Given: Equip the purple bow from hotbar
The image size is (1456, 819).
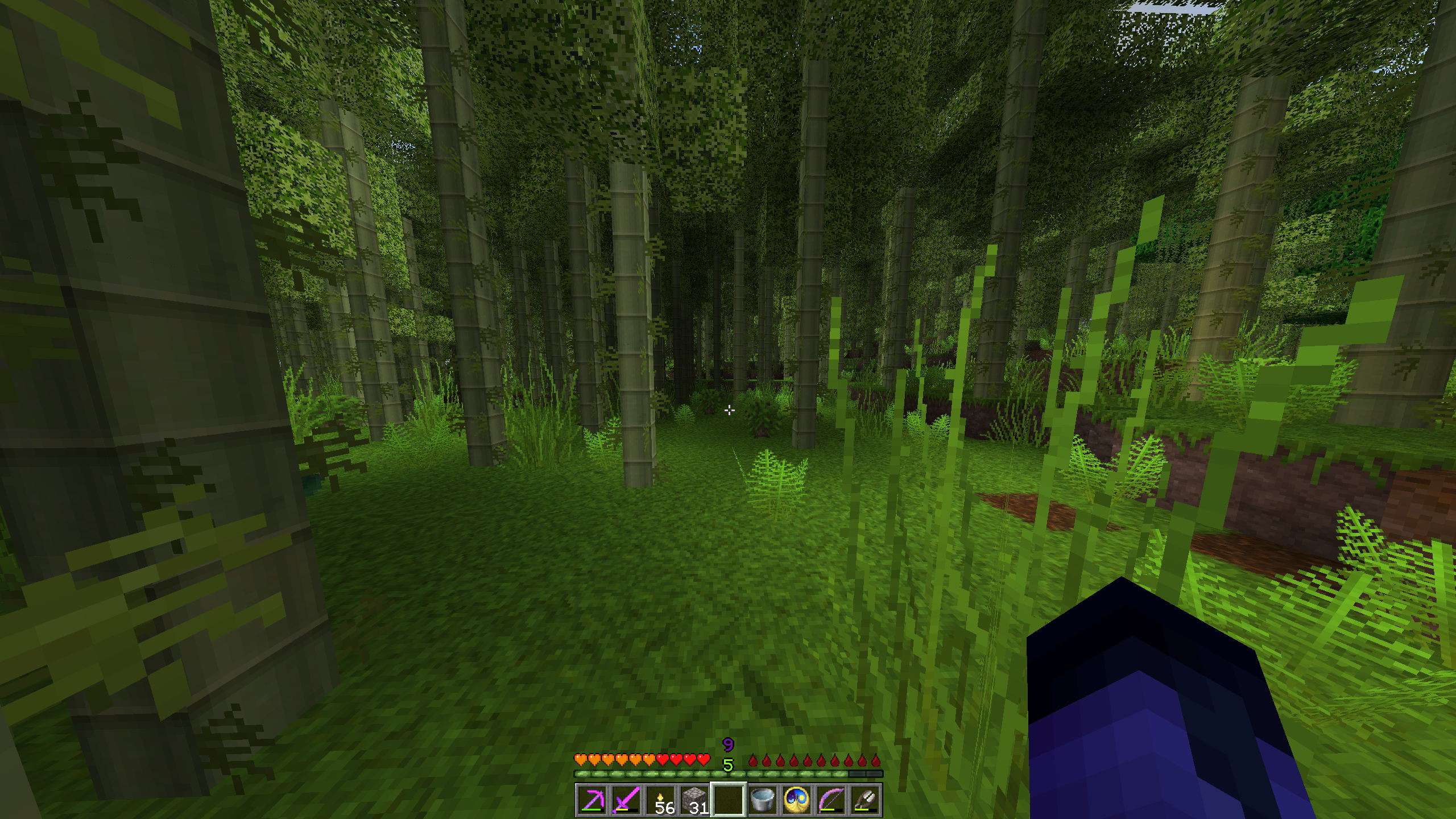Looking at the screenshot, I should [x=831, y=800].
